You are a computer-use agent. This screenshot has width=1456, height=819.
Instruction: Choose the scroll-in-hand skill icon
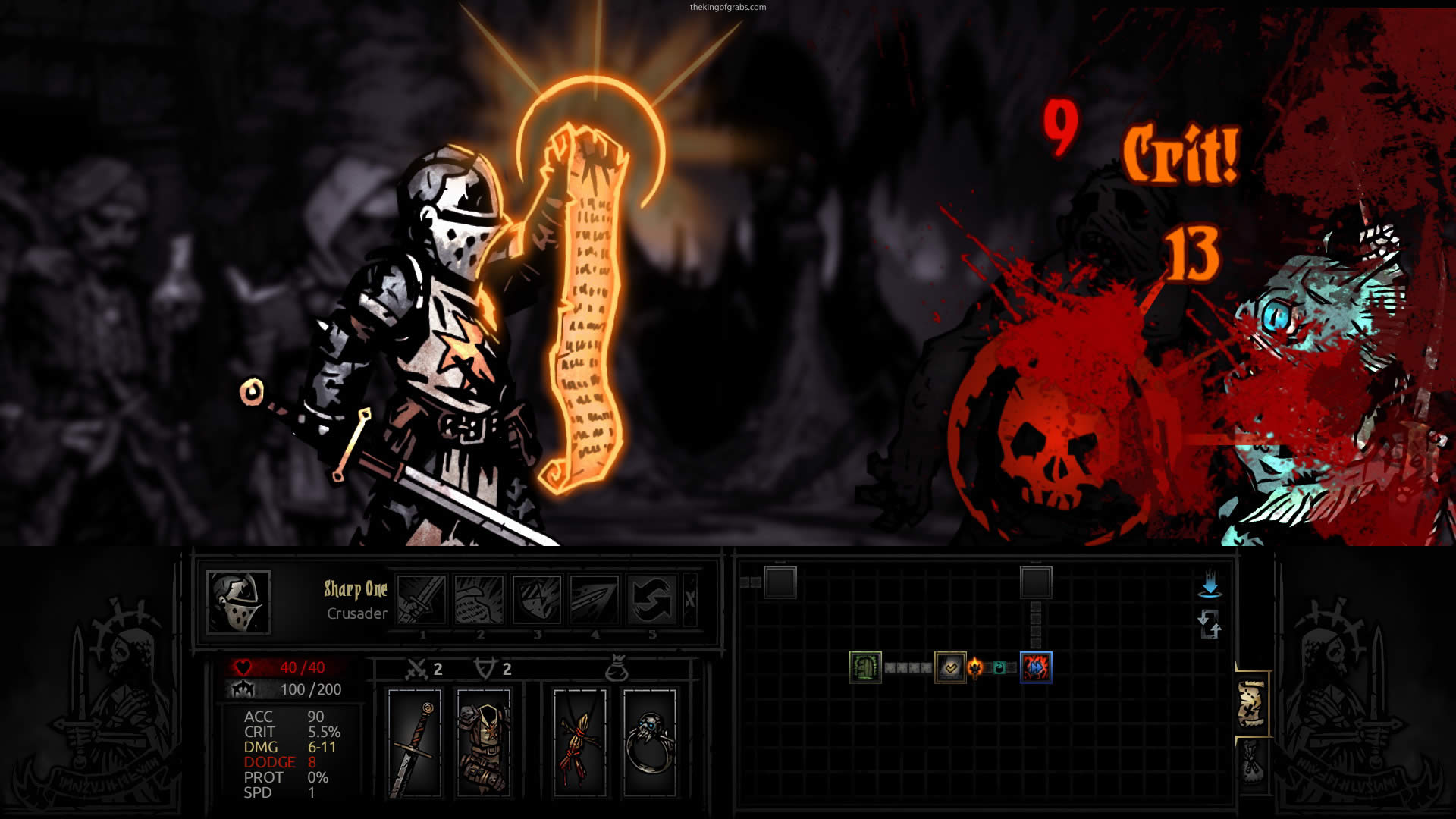point(479,599)
